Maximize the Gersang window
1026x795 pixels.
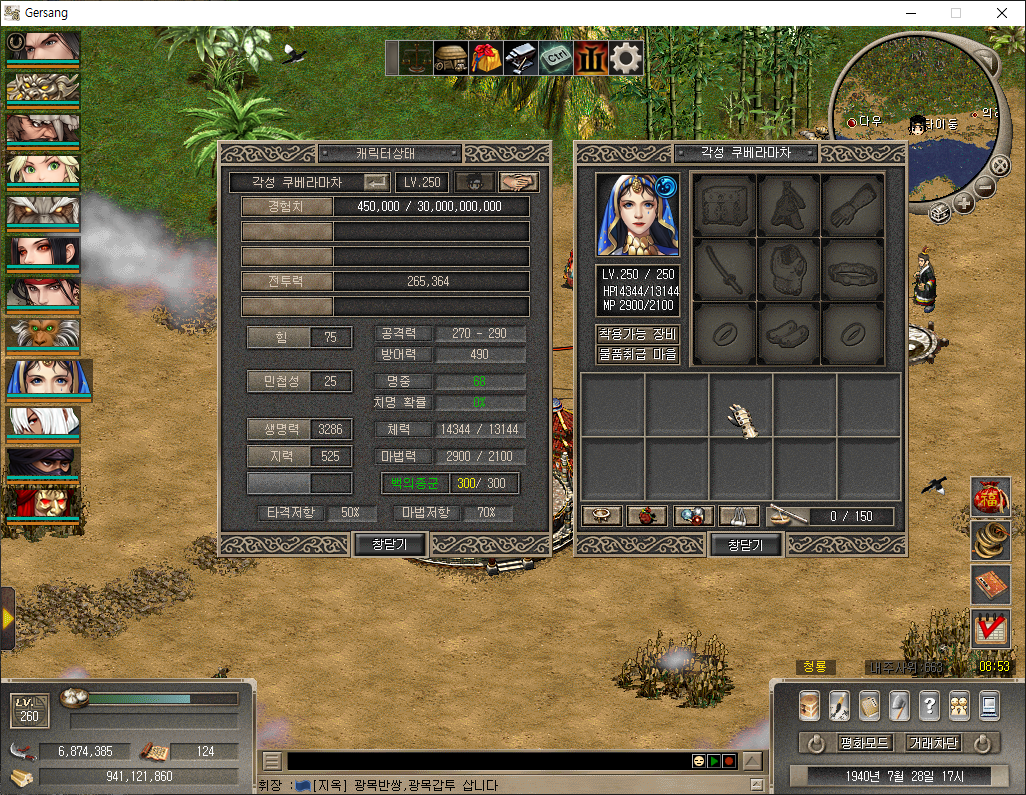pyautogui.click(x=955, y=13)
